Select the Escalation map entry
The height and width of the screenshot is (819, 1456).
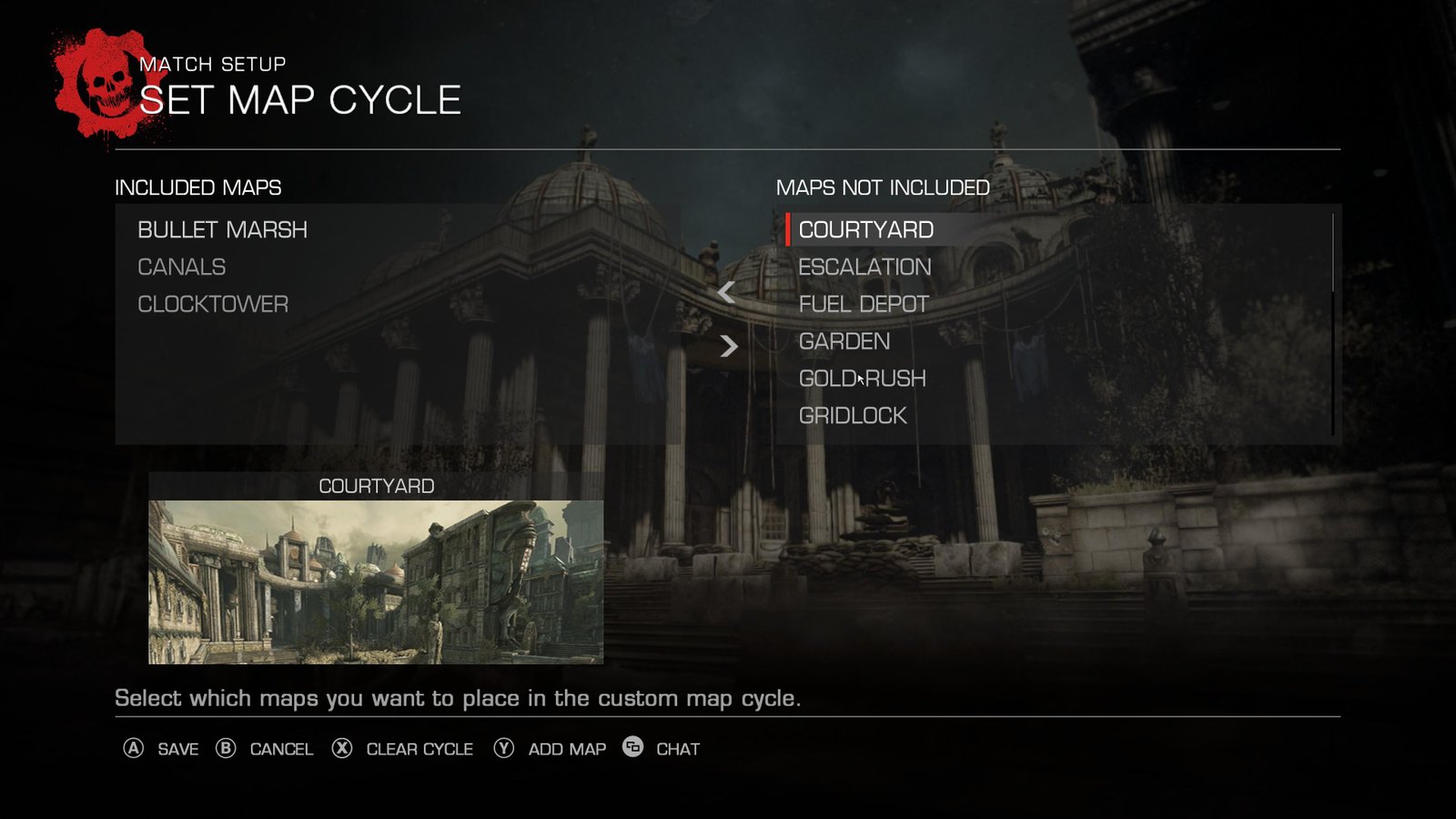tap(864, 268)
